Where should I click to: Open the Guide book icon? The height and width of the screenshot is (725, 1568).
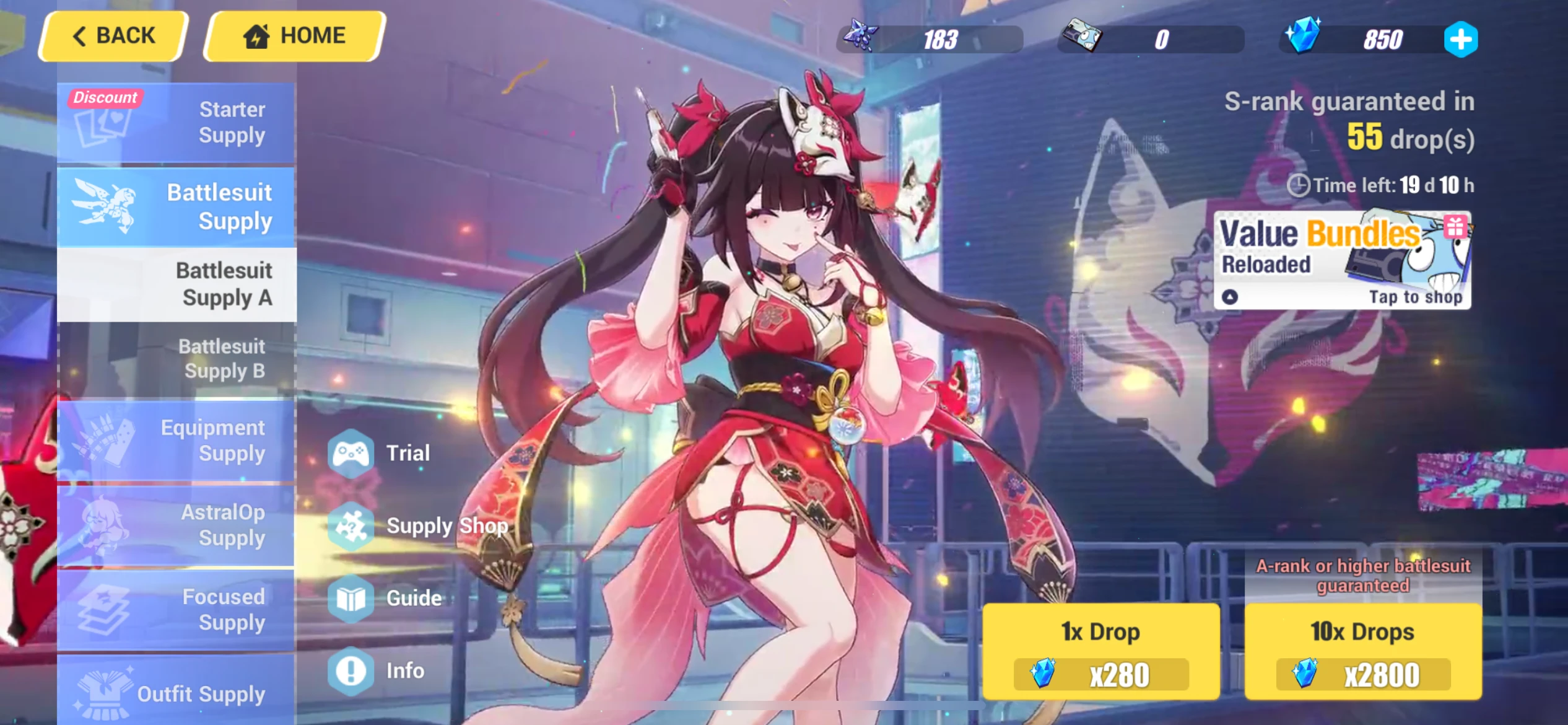click(x=351, y=598)
